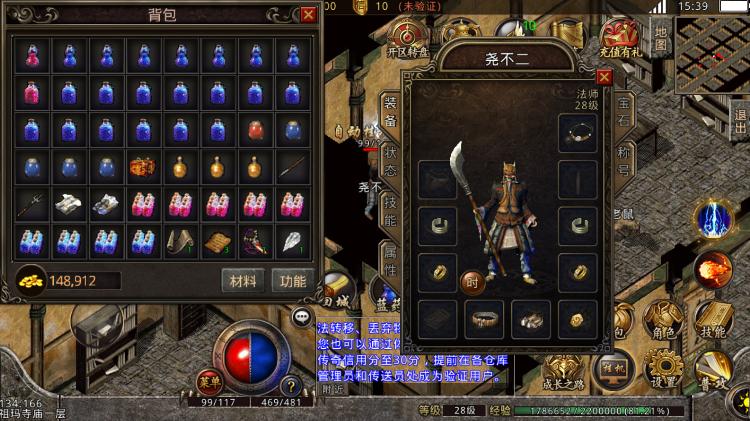The height and width of the screenshot is (421, 750).
Task: Toggle the round 时 fashion button
Action: 472,284
